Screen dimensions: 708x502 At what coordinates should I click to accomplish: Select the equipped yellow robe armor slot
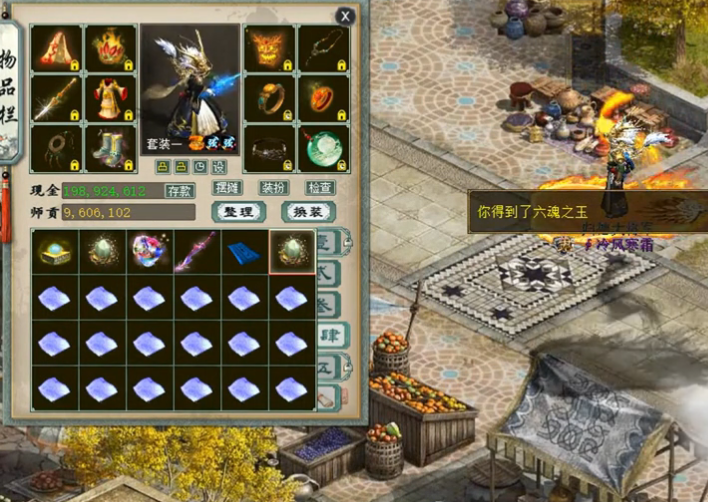pyautogui.click(x=110, y=97)
